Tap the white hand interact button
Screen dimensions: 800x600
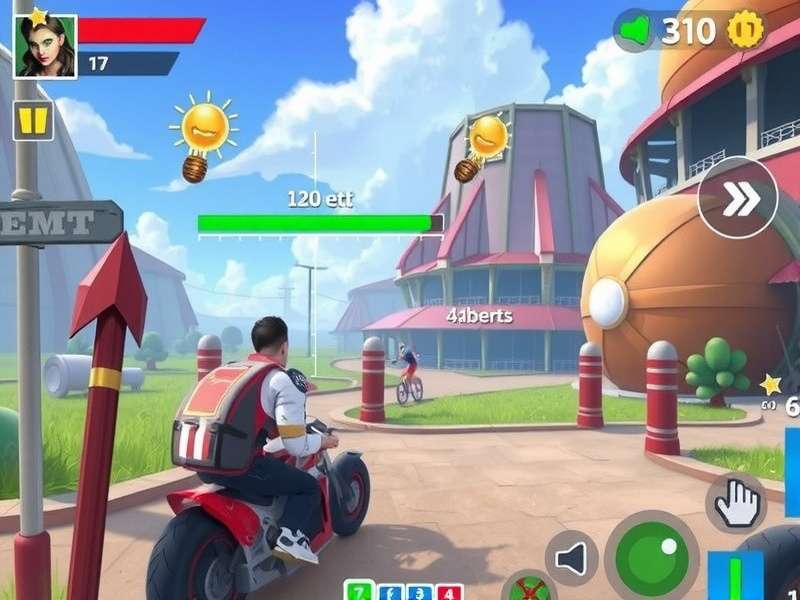coord(736,503)
